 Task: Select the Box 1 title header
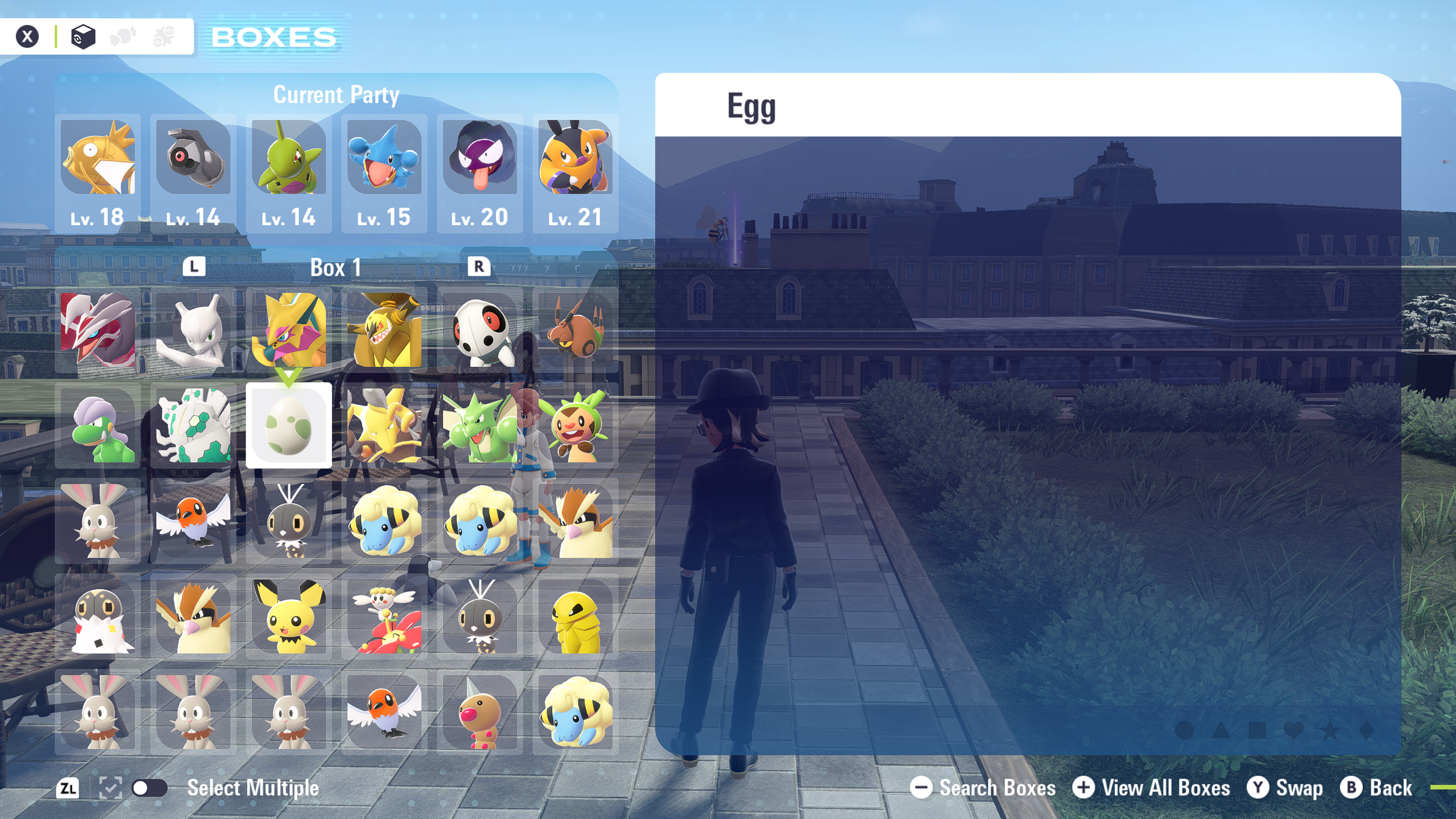tap(336, 267)
